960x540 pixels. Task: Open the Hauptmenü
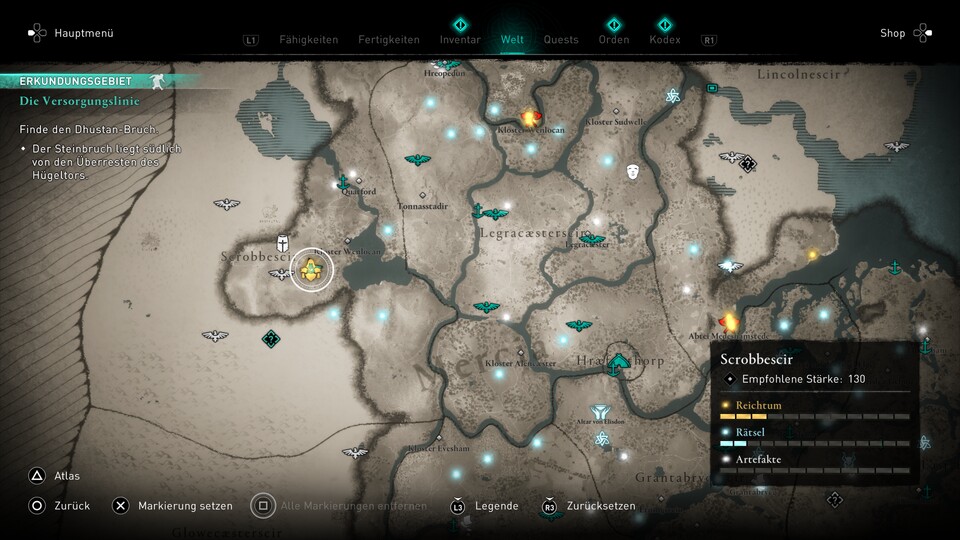(x=84, y=33)
